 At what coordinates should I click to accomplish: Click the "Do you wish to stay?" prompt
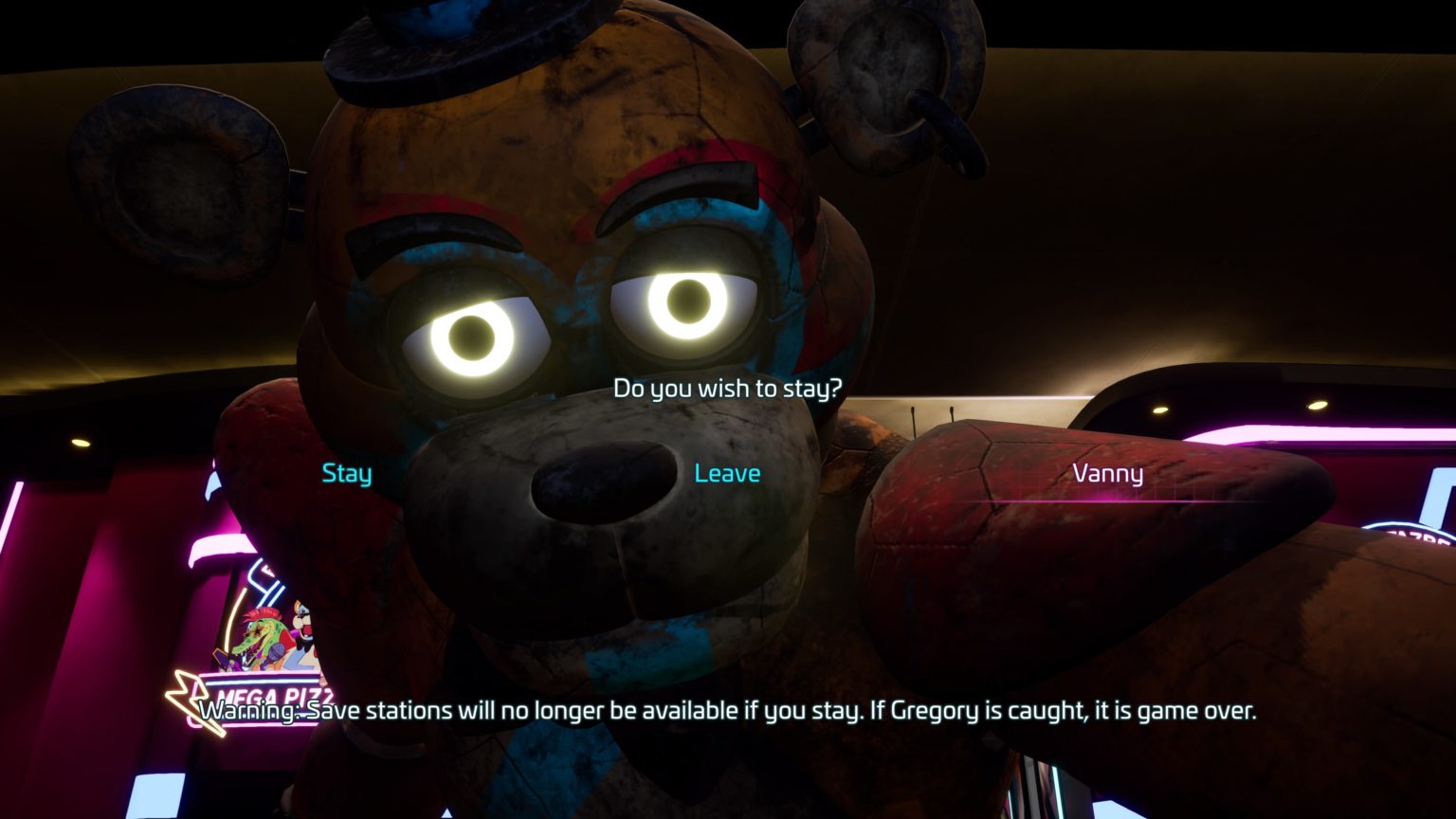[728, 387]
